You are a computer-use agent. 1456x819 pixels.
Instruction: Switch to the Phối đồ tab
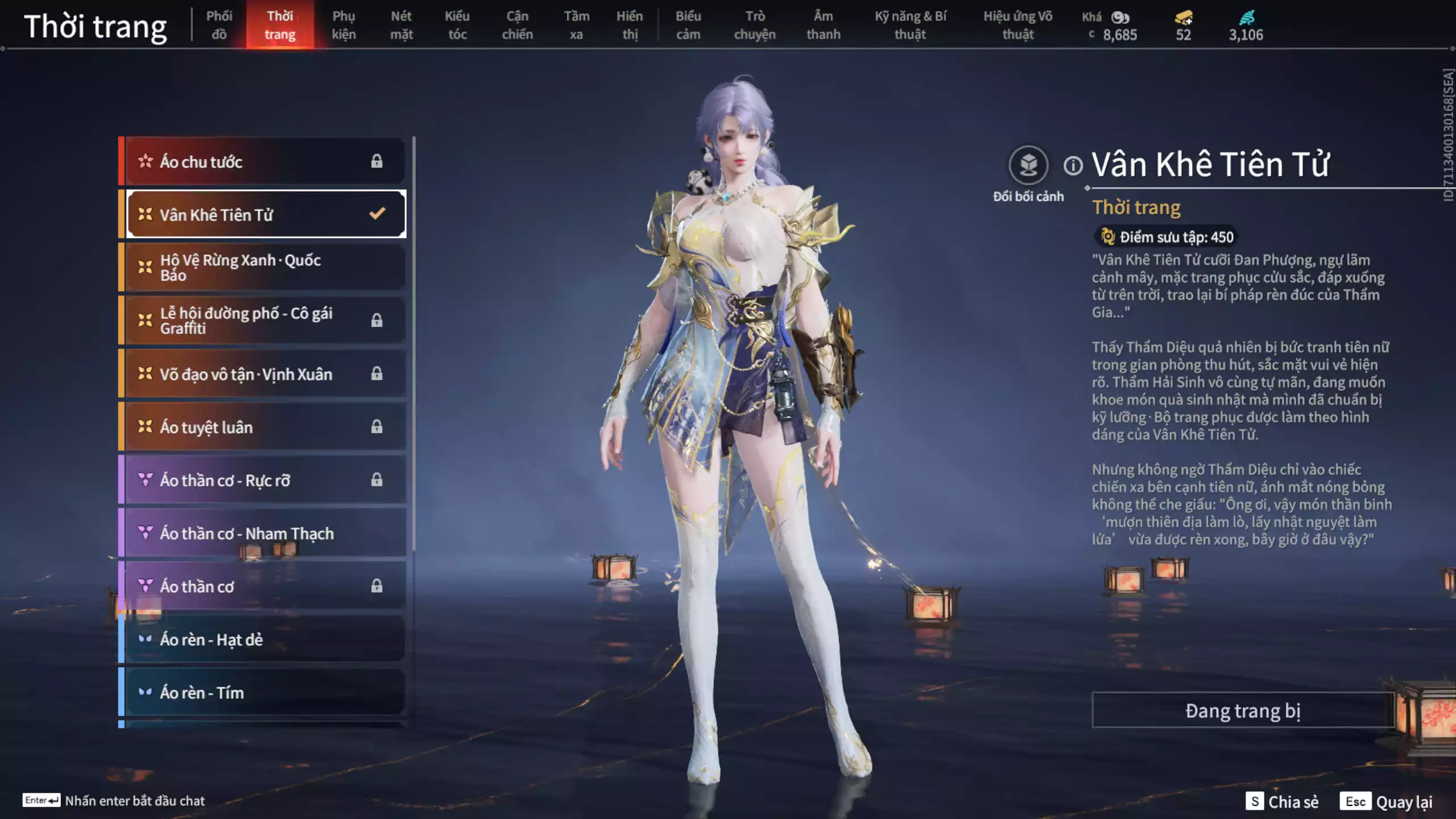219,25
